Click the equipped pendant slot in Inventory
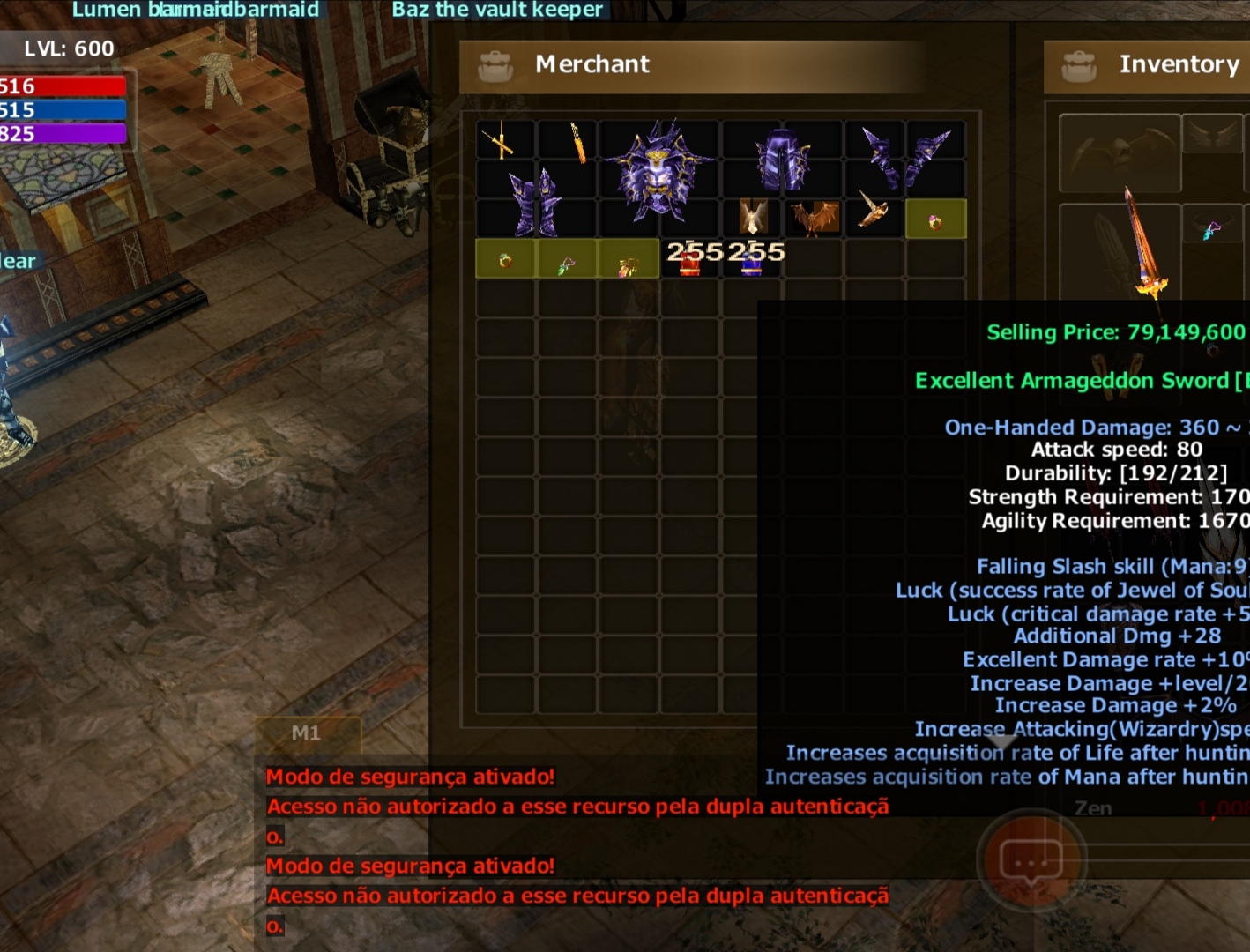The width and height of the screenshot is (1250, 952). pos(1212,231)
